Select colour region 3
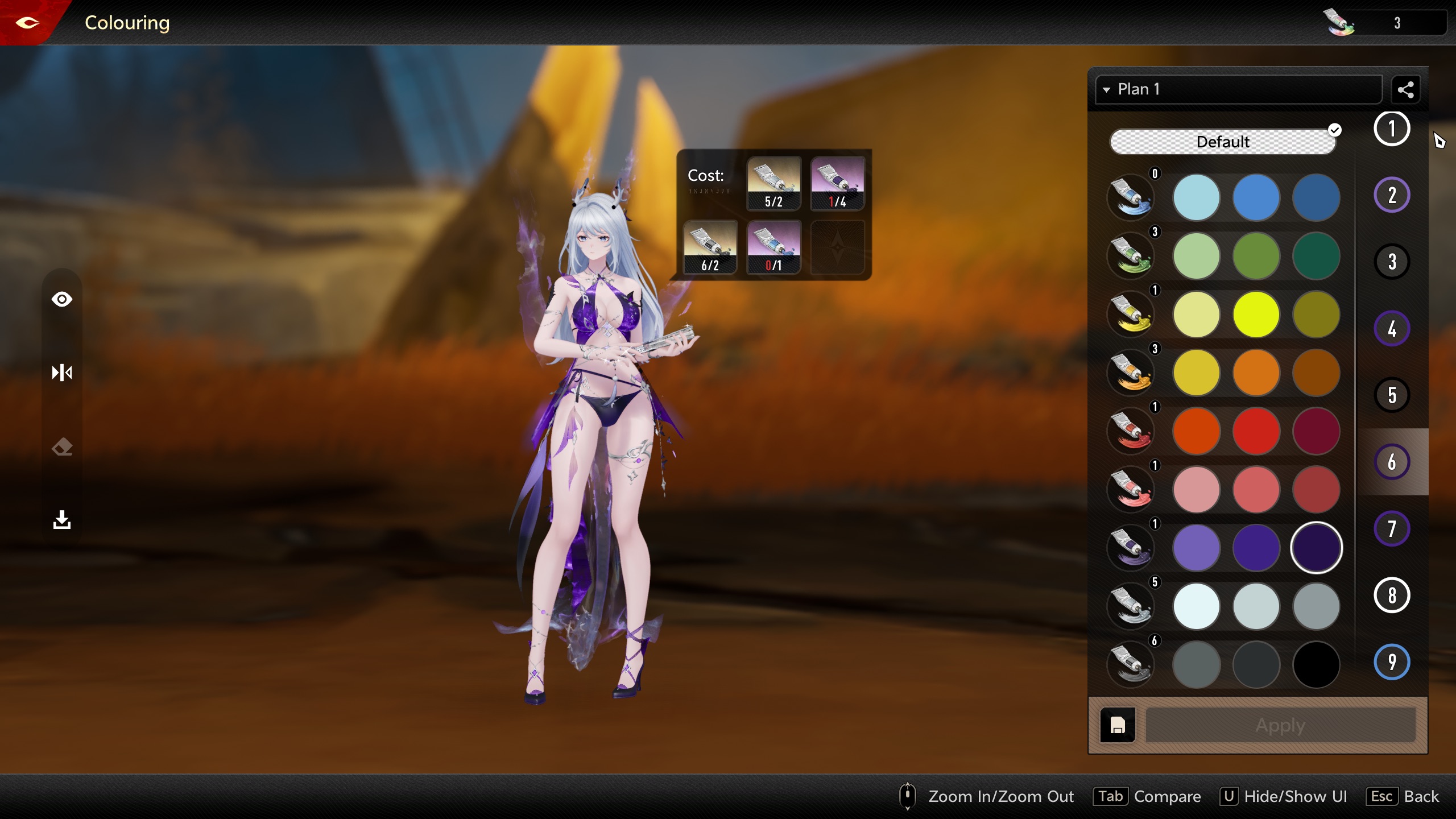This screenshot has height=819, width=1456. [x=1391, y=262]
